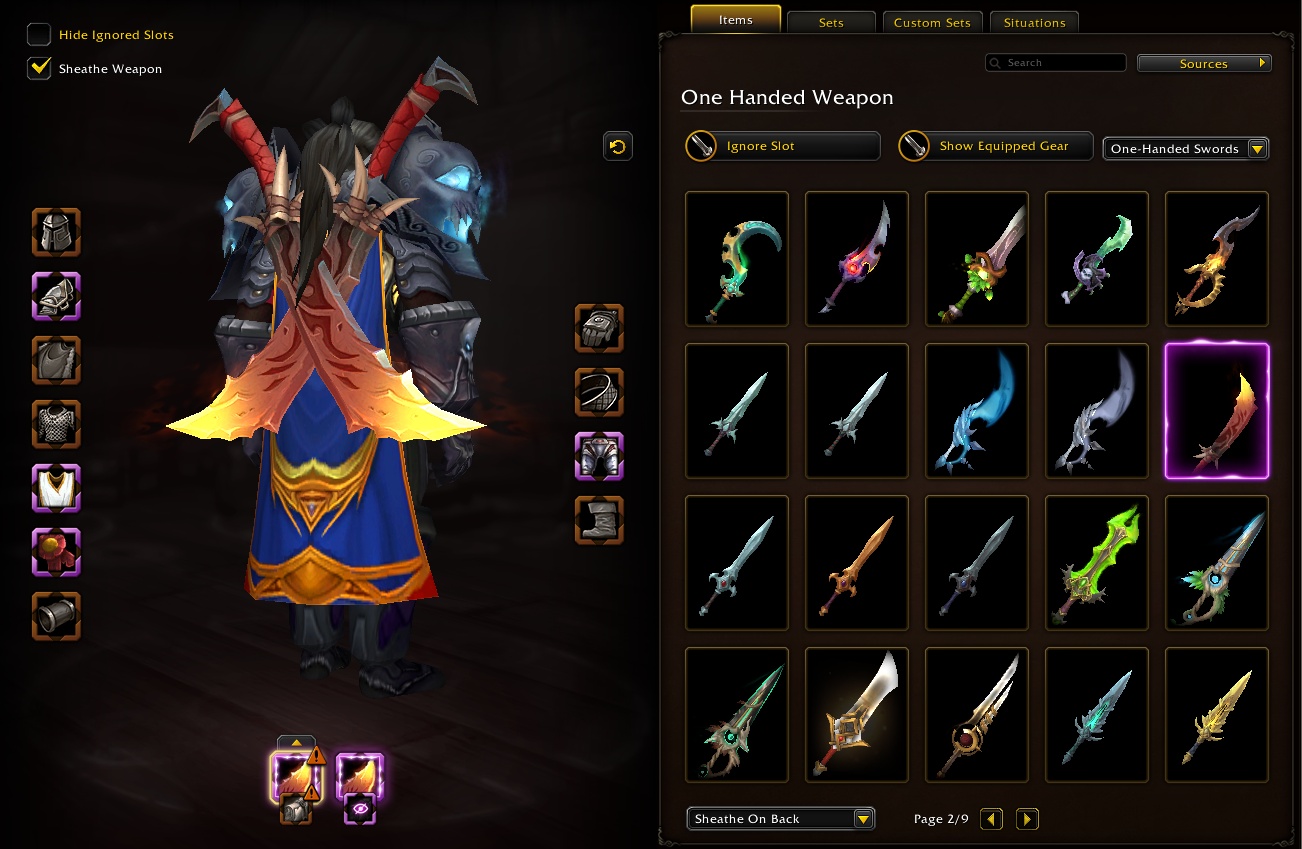The image size is (1302, 849).
Task: Select the gloves slot icon
Action: click(598, 328)
